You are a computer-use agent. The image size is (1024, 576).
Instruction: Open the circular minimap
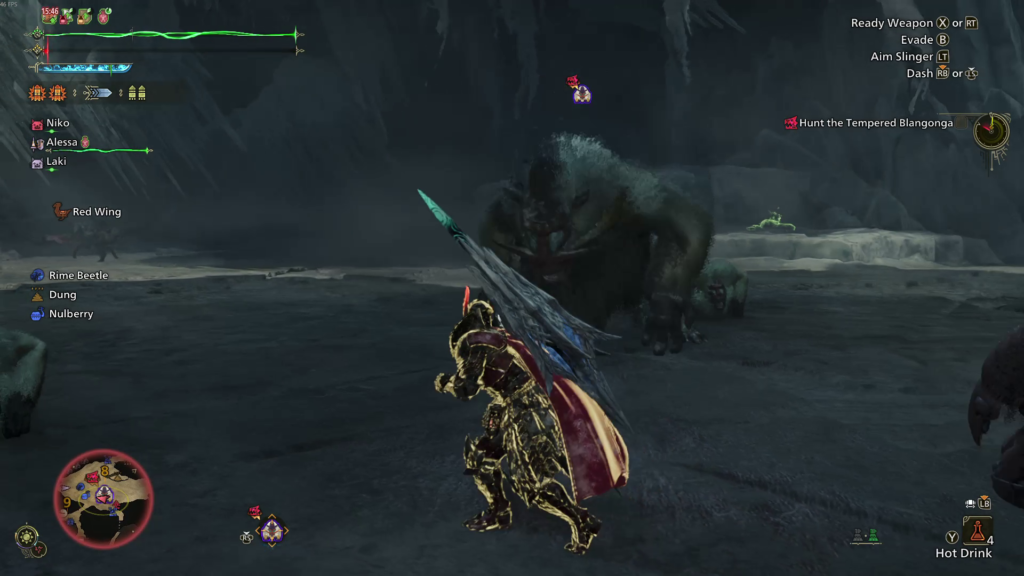[103, 497]
